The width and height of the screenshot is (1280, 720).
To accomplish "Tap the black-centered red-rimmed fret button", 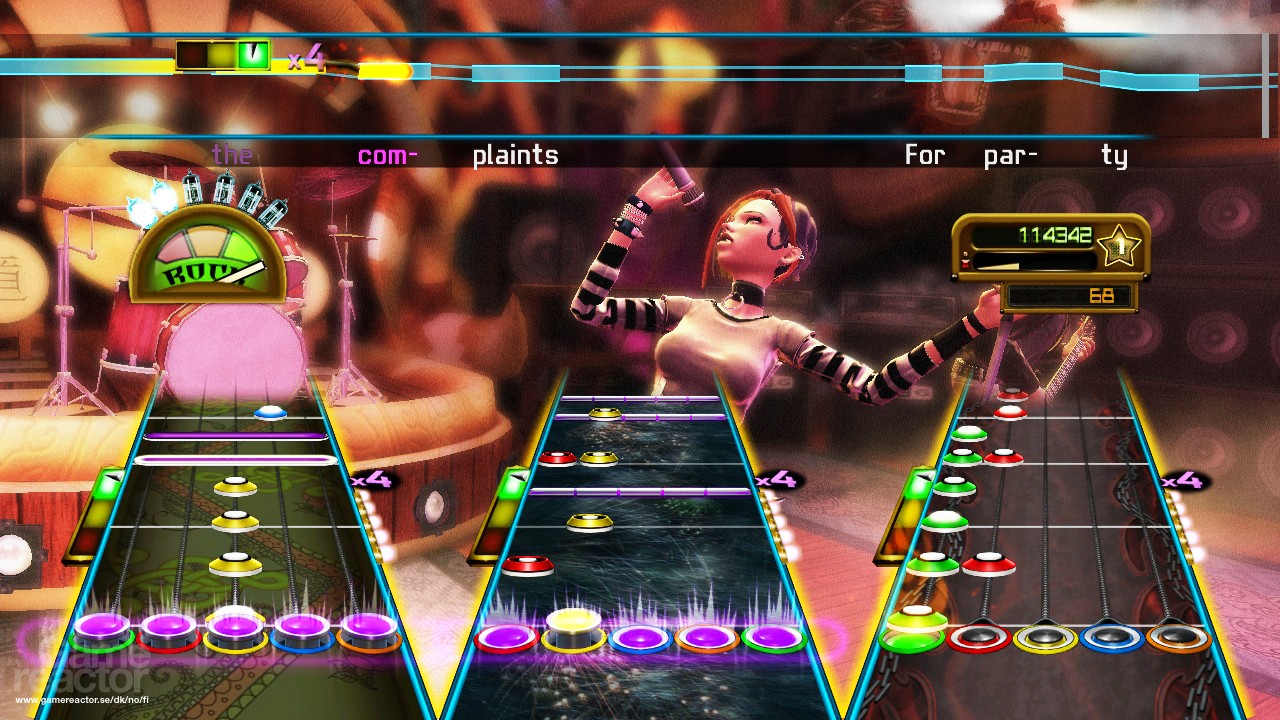I will [x=979, y=636].
